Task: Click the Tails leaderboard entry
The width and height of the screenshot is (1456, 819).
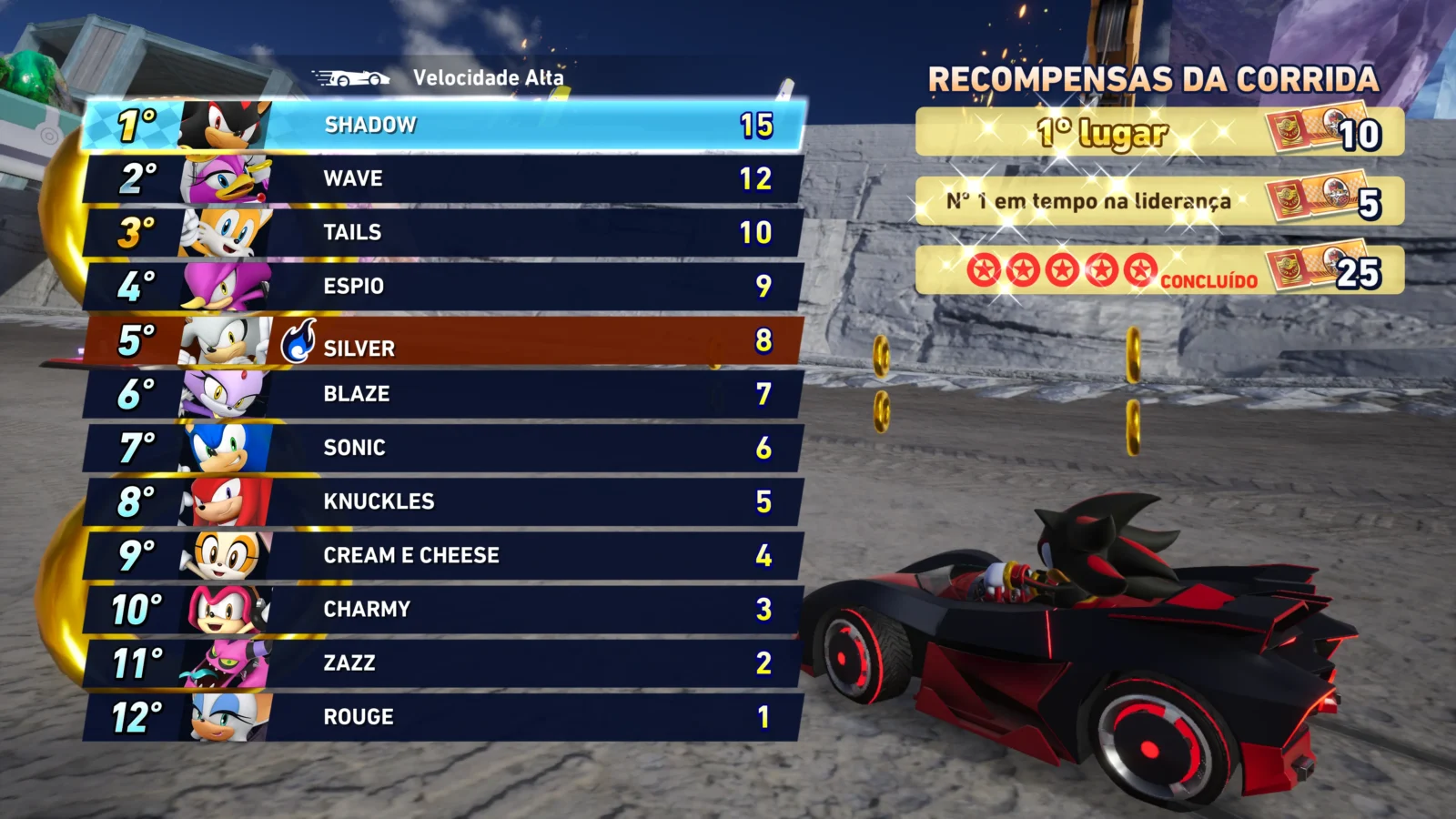Action: pos(444,232)
